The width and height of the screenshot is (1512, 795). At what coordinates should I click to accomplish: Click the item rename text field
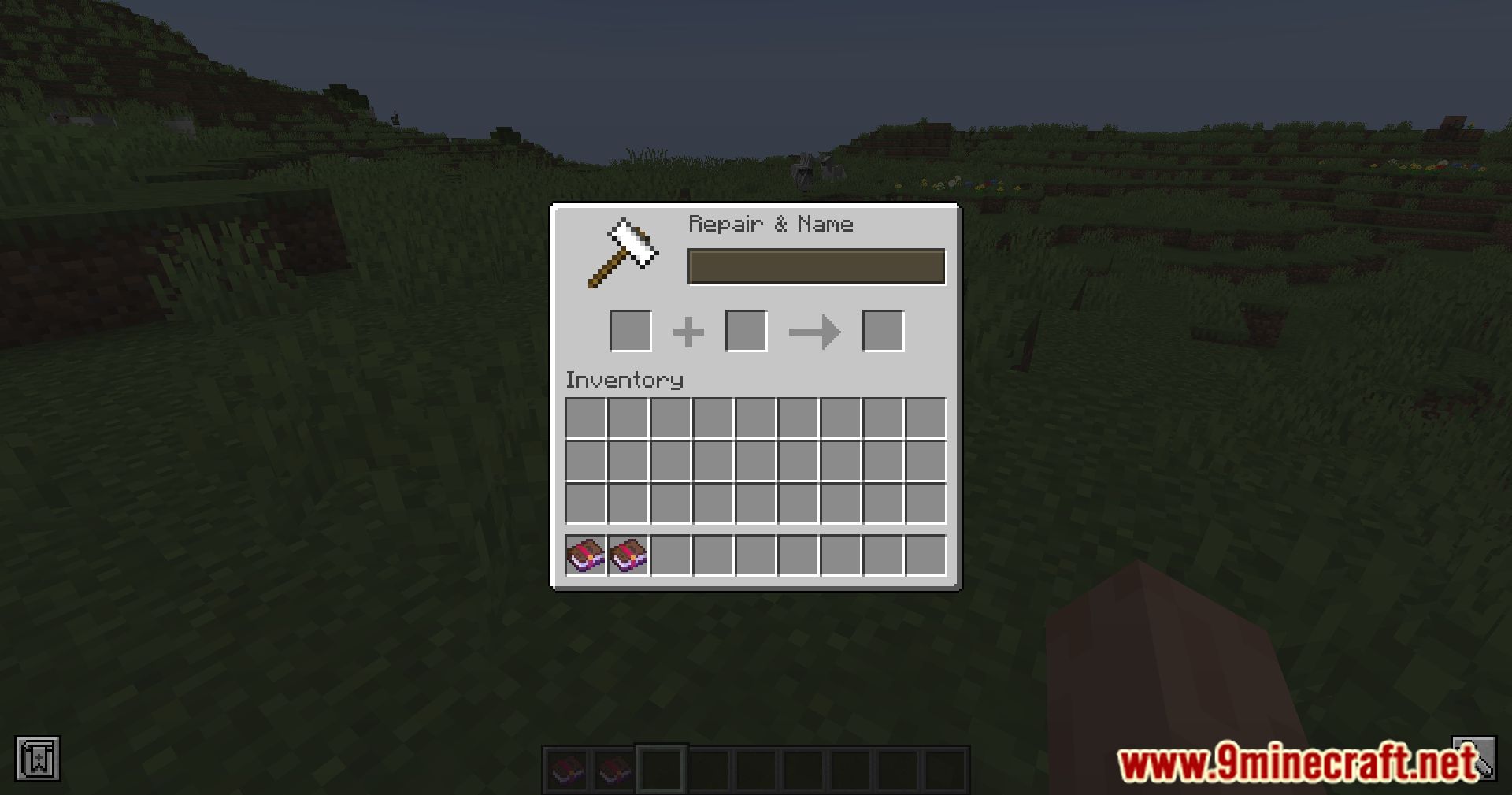[817, 266]
